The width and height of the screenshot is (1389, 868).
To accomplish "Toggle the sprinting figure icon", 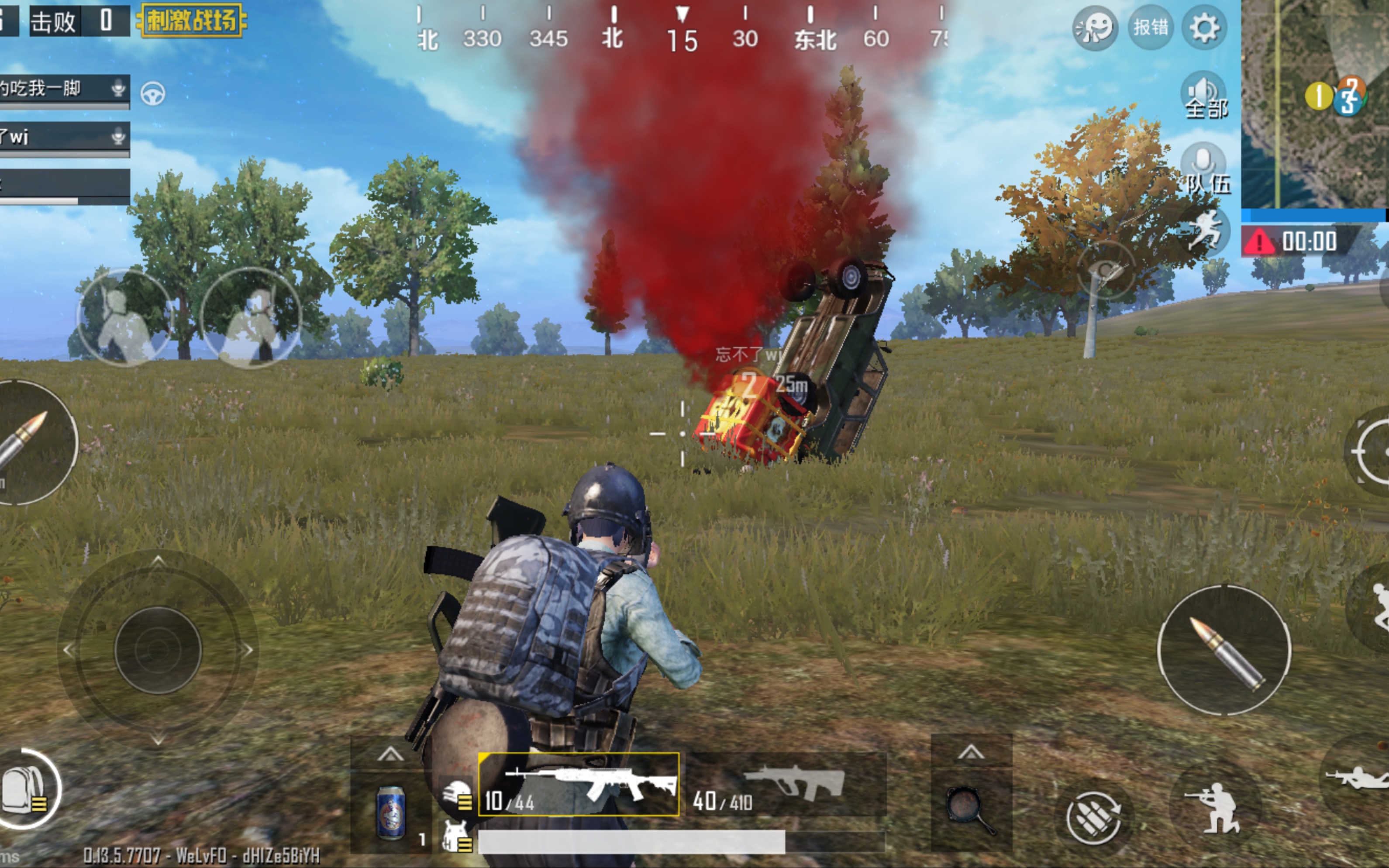I will [1205, 230].
